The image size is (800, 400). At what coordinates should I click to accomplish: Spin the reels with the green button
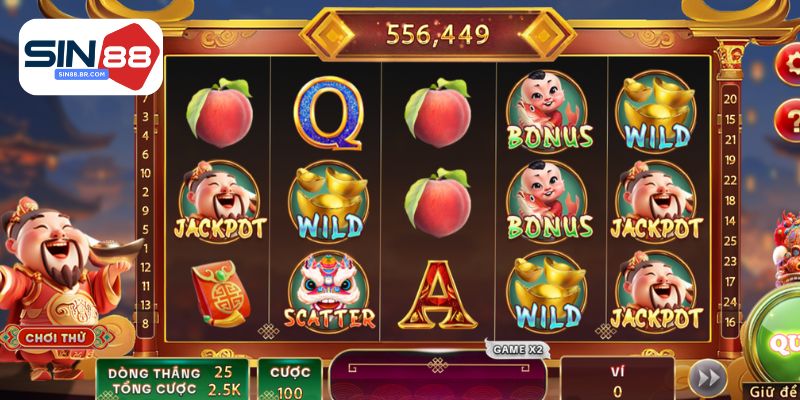[780, 342]
